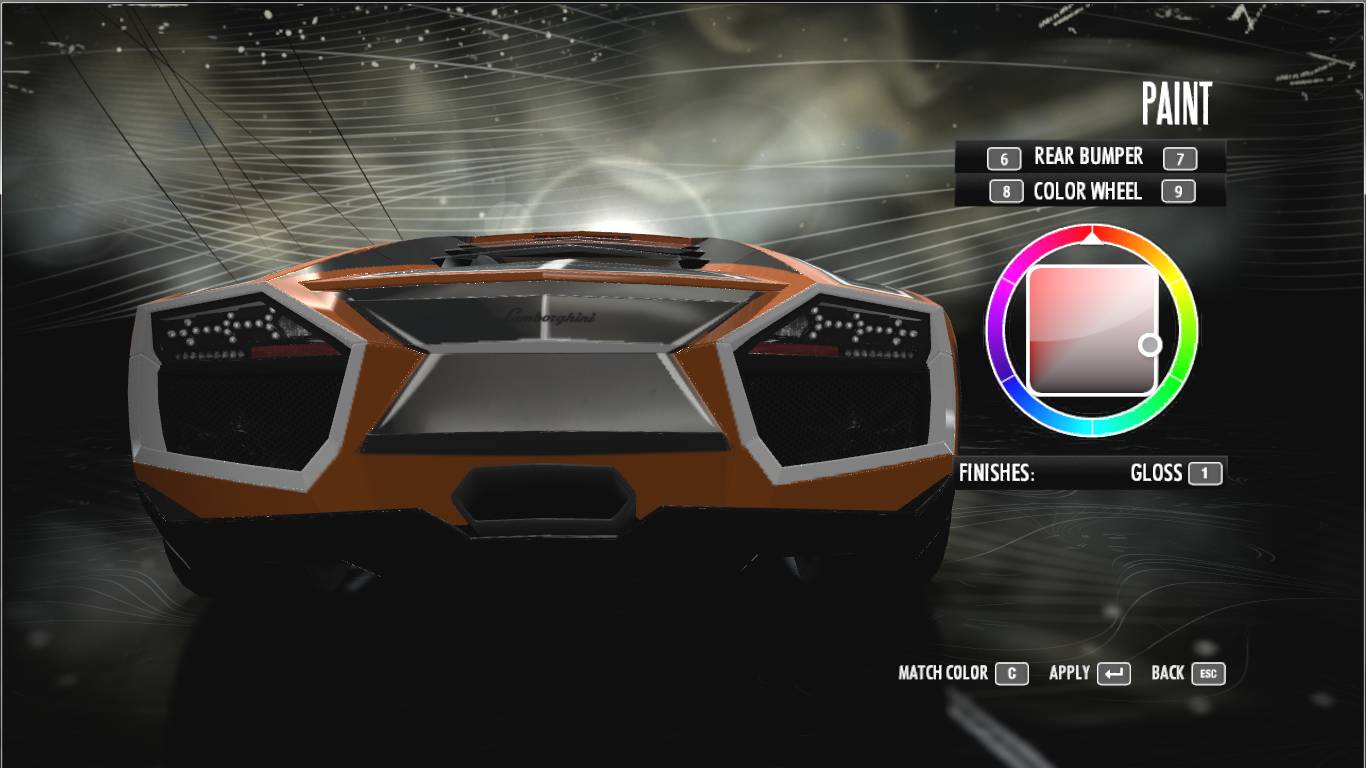
Task: Select the Color Wheel mode selector row
Action: pos(1088,191)
